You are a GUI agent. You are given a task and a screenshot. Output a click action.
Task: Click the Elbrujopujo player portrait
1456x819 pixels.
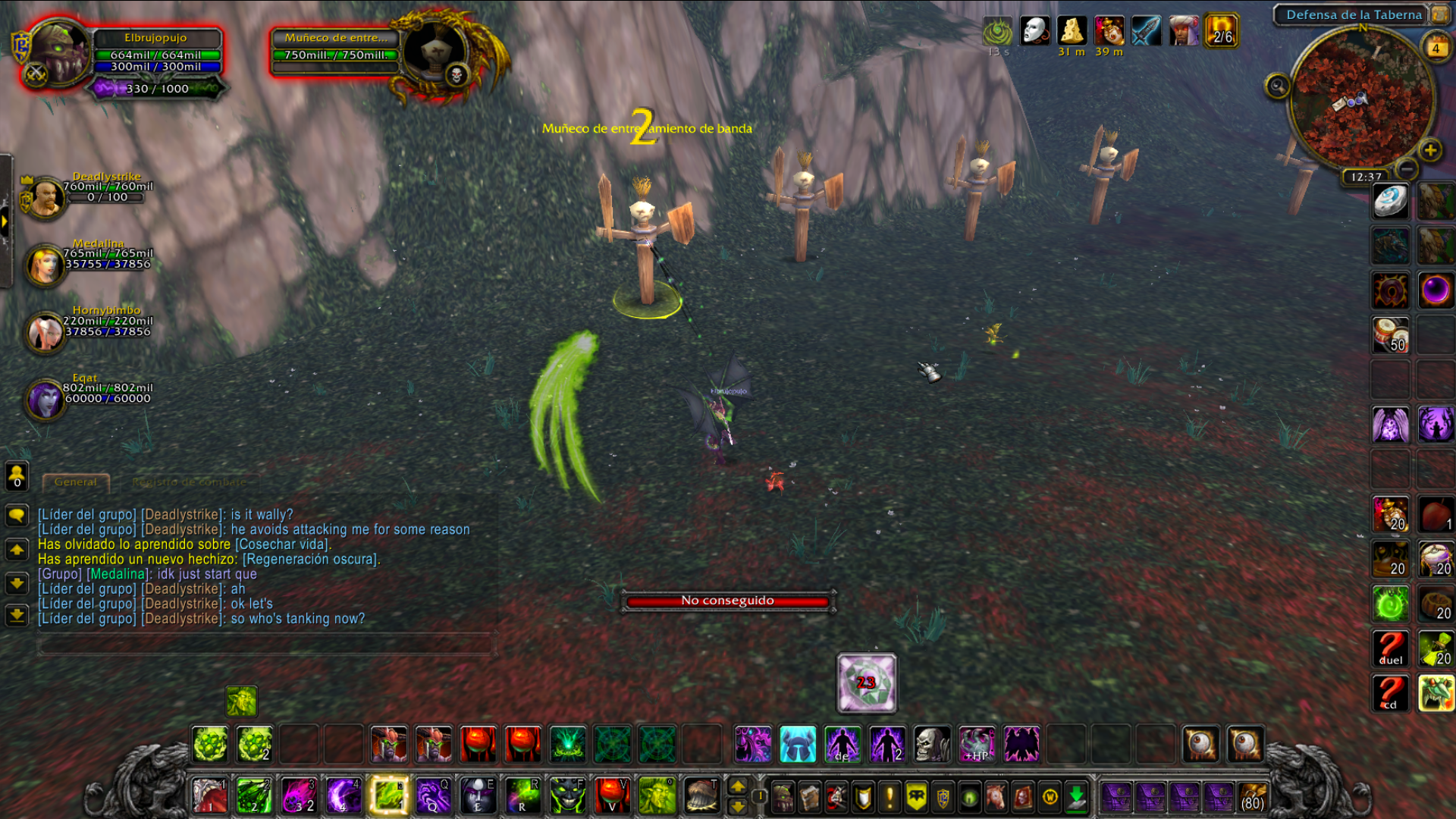pyautogui.click(x=58, y=52)
